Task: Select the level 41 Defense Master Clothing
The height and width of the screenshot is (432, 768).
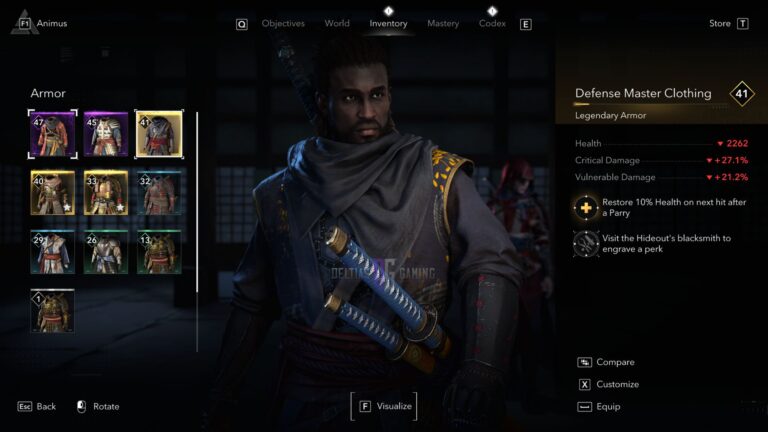Action: tap(158, 134)
